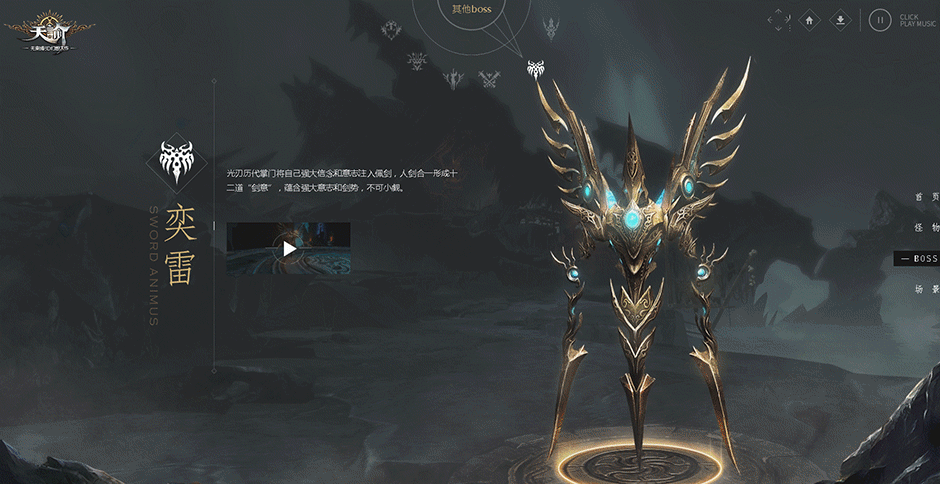Image resolution: width=940 pixels, height=484 pixels.
Task: Click the download diamond icon
Action: click(841, 19)
